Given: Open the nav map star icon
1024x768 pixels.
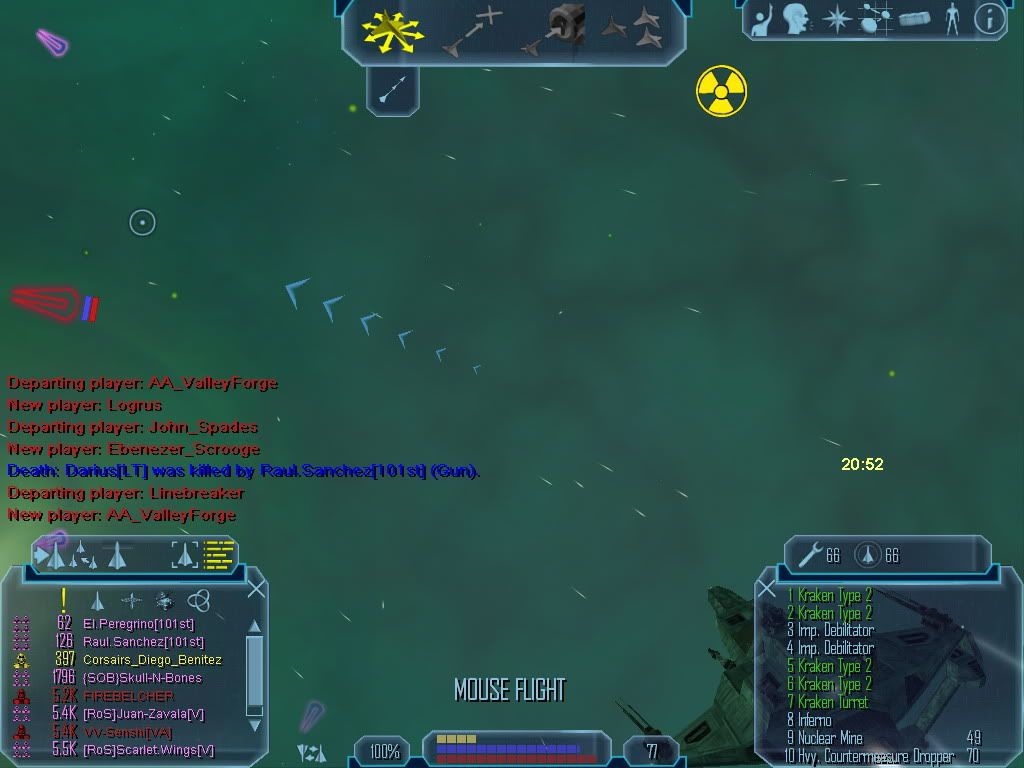Looking at the screenshot, I should [x=835, y=18].
